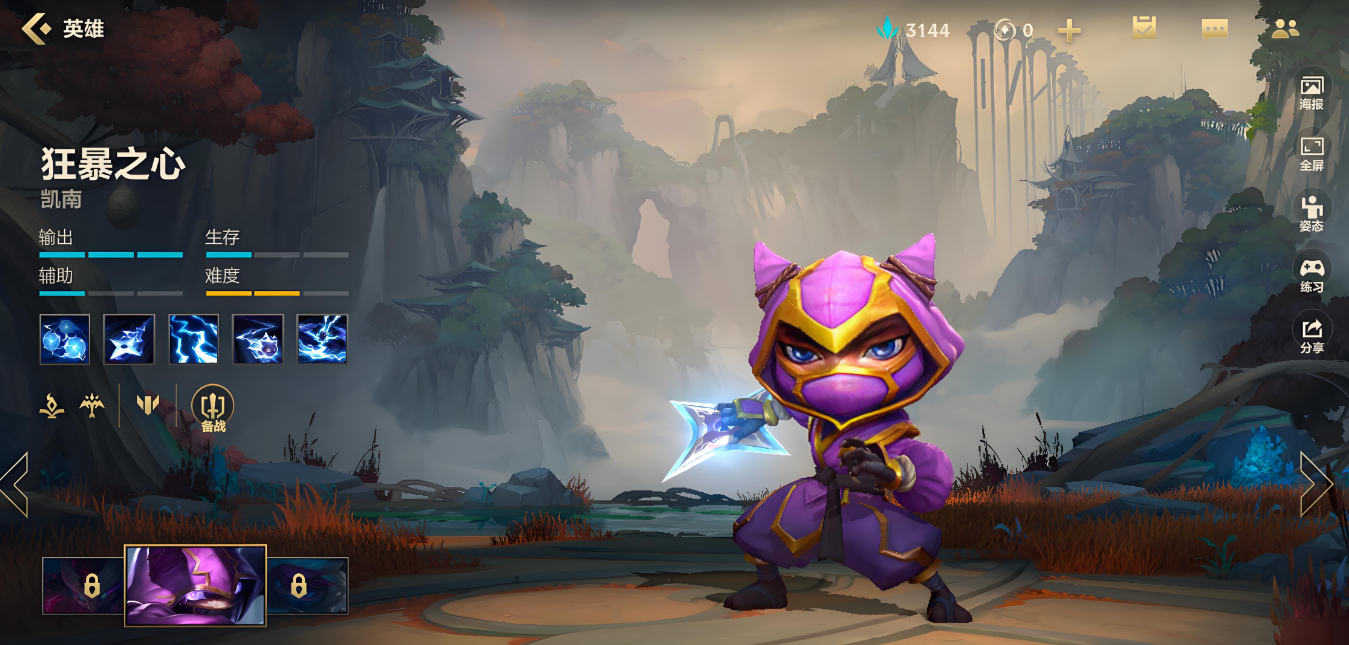View the crackling lightning bolts ability
The height and width of the screenshot is (645, 1349).
(194, 339)
